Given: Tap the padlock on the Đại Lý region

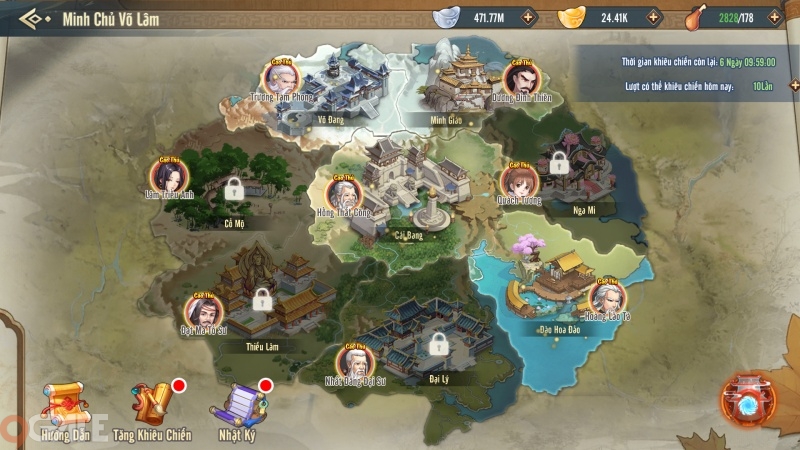Looking at the screenshot, I should pyautogui.click(x=437, y=344).
